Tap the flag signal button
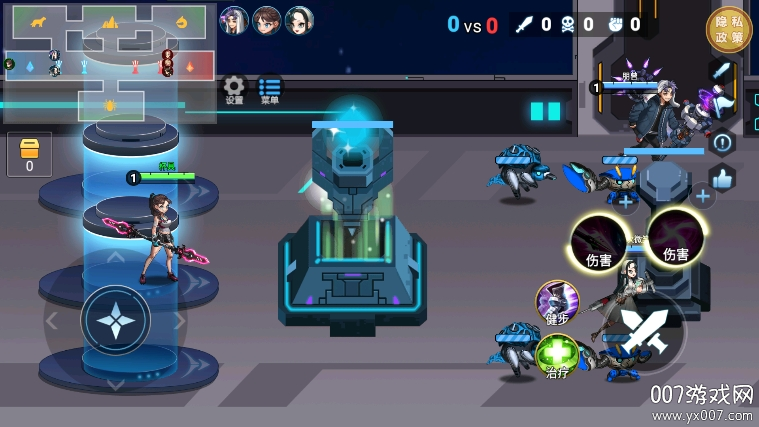Viewport: 759px width, 427px height. (722, 107)
